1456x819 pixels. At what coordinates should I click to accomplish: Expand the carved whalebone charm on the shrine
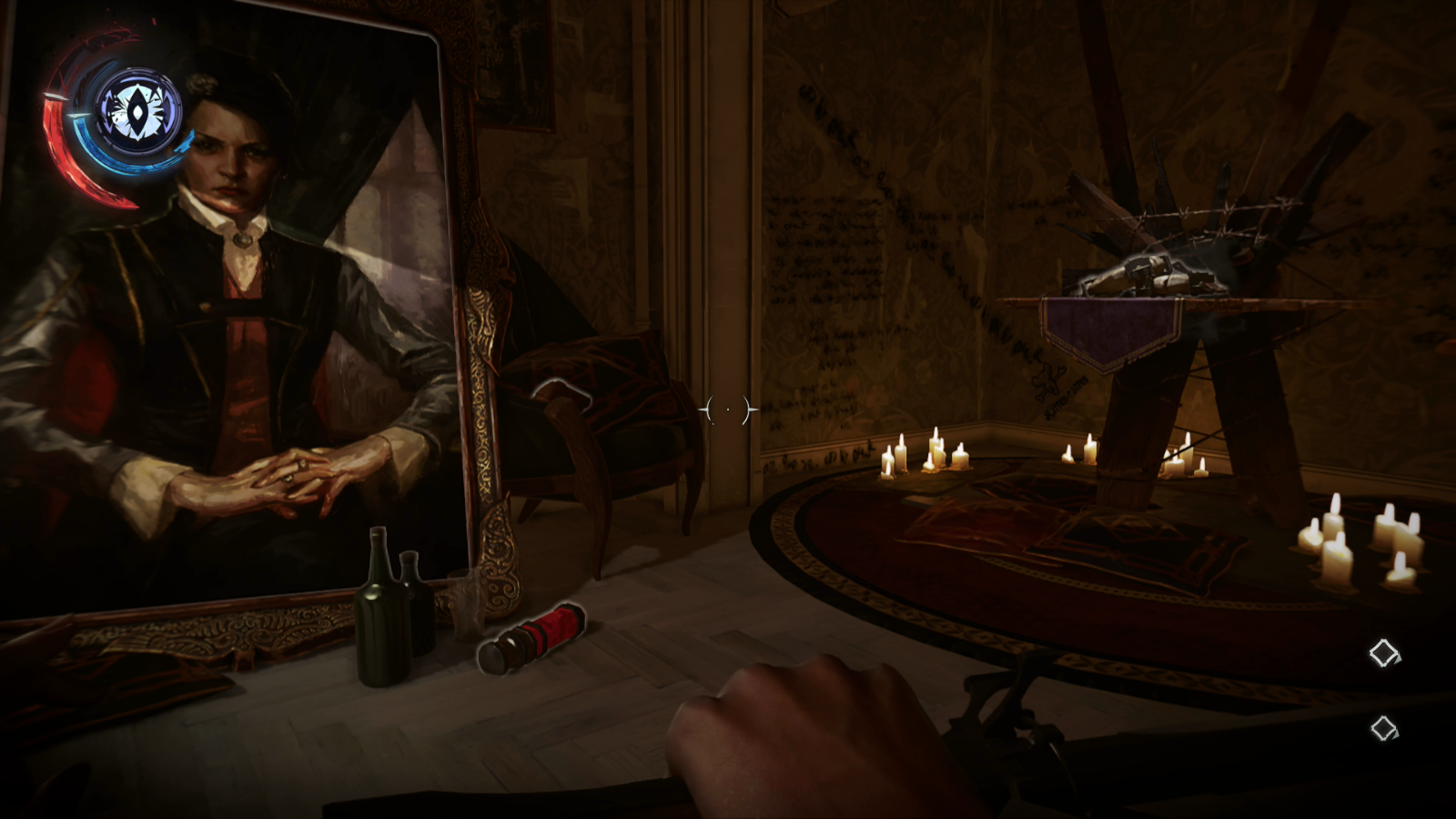pos(1151,273)
